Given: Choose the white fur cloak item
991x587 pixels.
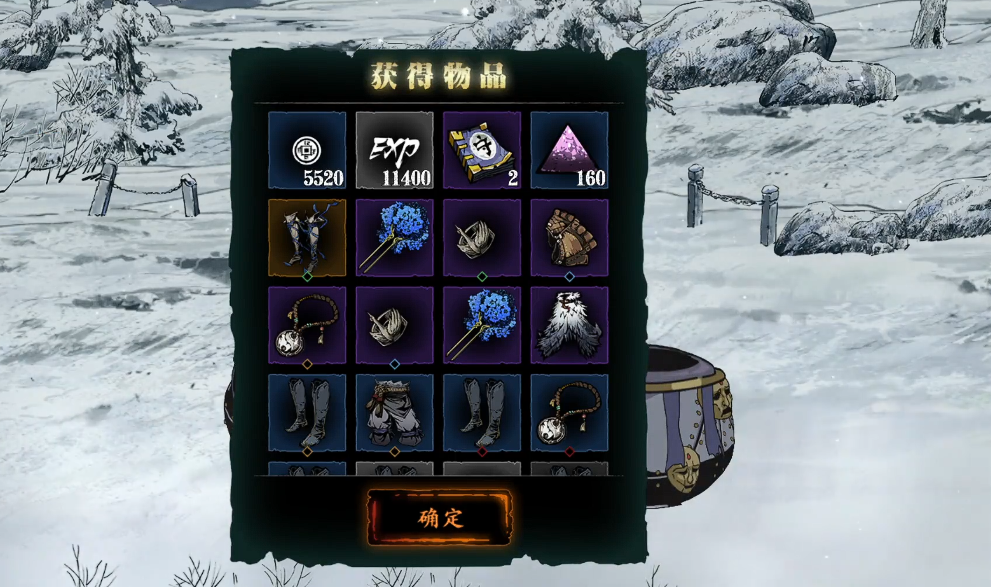Looking at the screenshot, I should (x=569, y=325).
